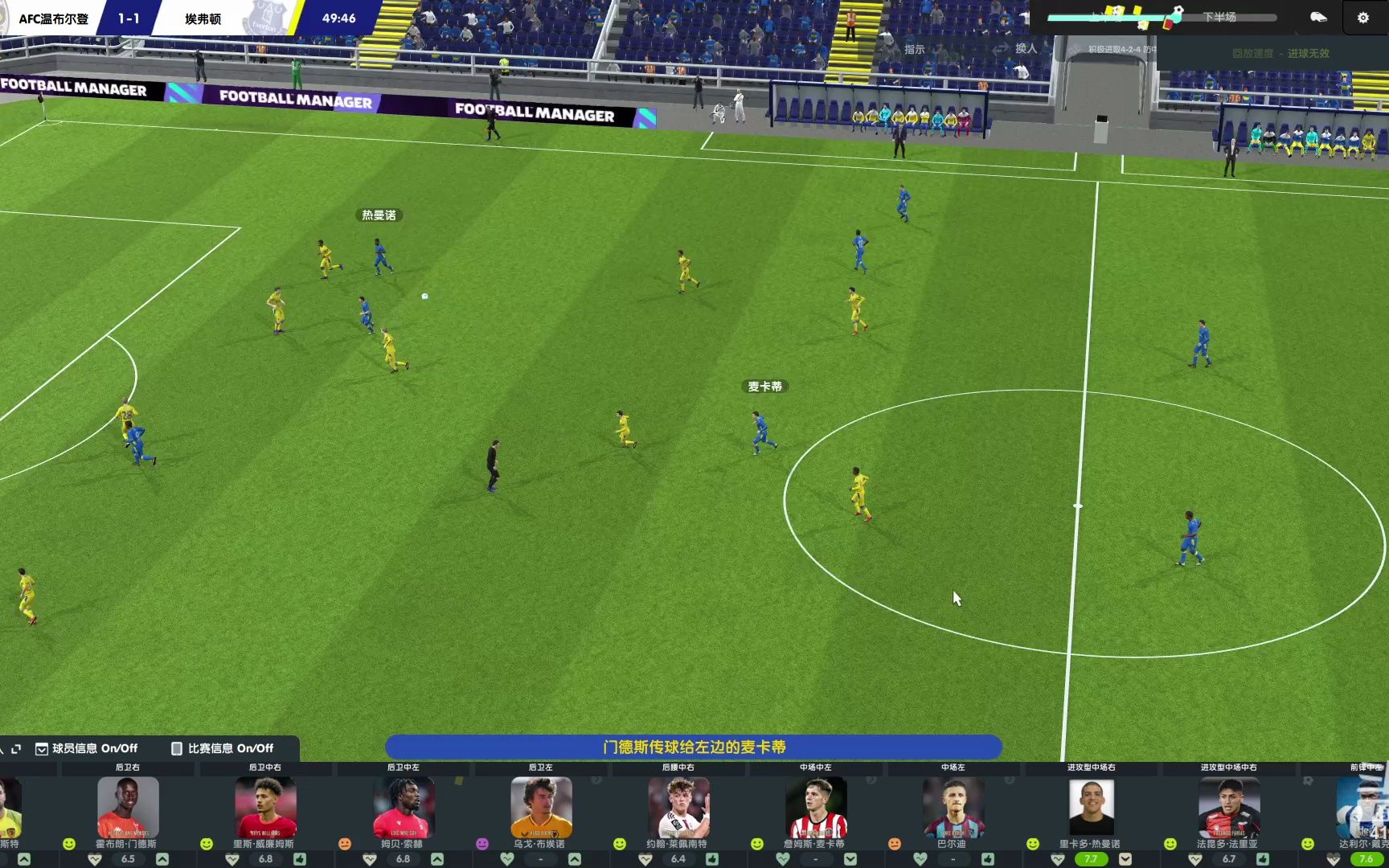This screenshot has width=1389, height=868.
Task: Select the 法昆多·法里亚 player card
Action: [x=1228, y=808]
